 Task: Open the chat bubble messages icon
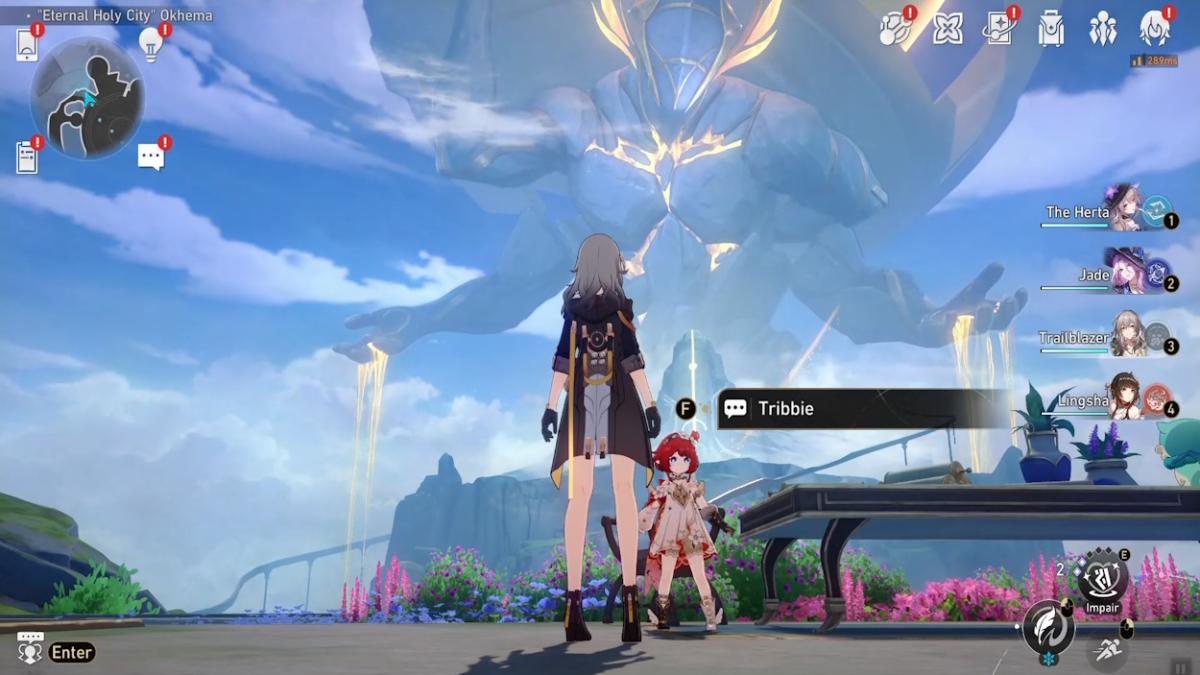[151, 156]
